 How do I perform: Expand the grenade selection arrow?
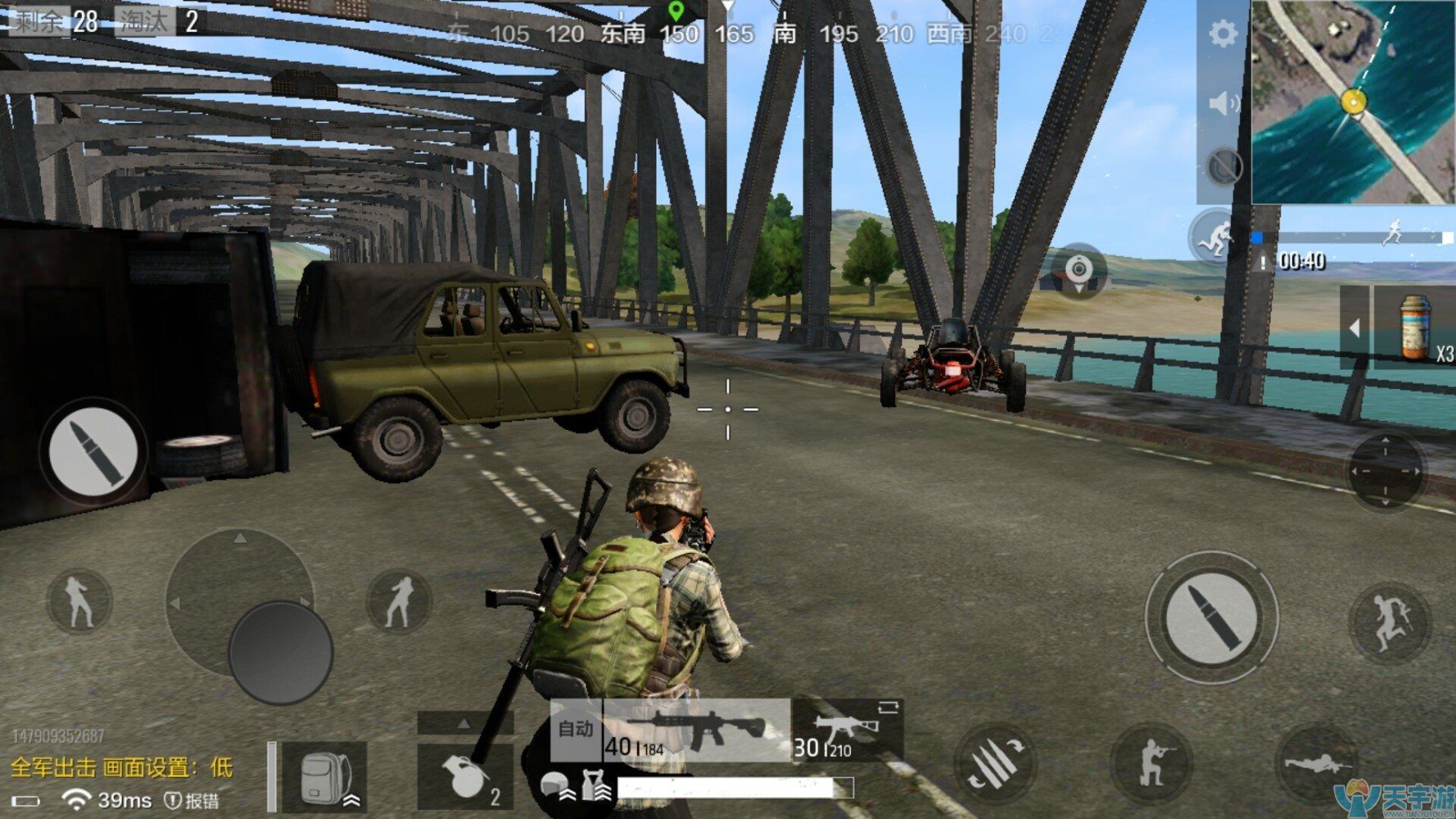coord(464,723)
